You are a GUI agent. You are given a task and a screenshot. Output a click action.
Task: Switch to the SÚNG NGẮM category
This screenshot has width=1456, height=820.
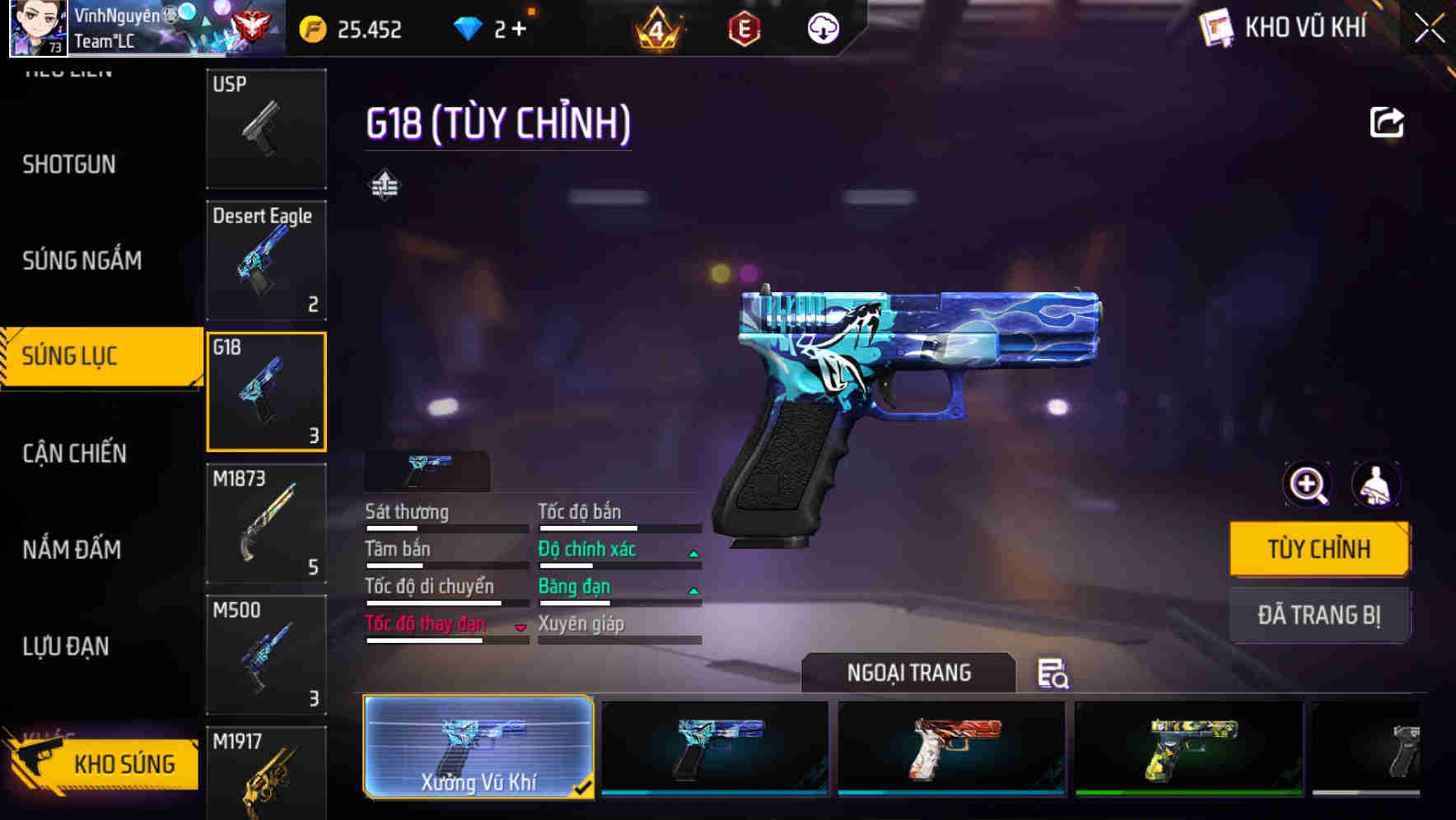[x=82, y=260]
